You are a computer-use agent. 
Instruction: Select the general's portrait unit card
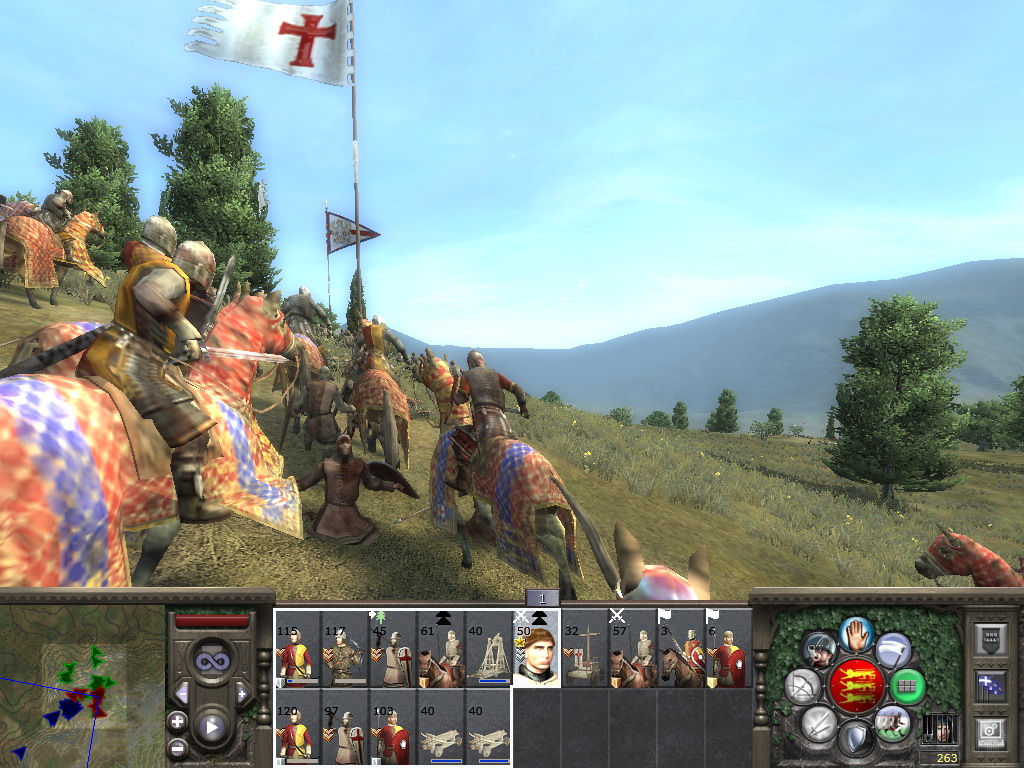[x=536, y=651]
